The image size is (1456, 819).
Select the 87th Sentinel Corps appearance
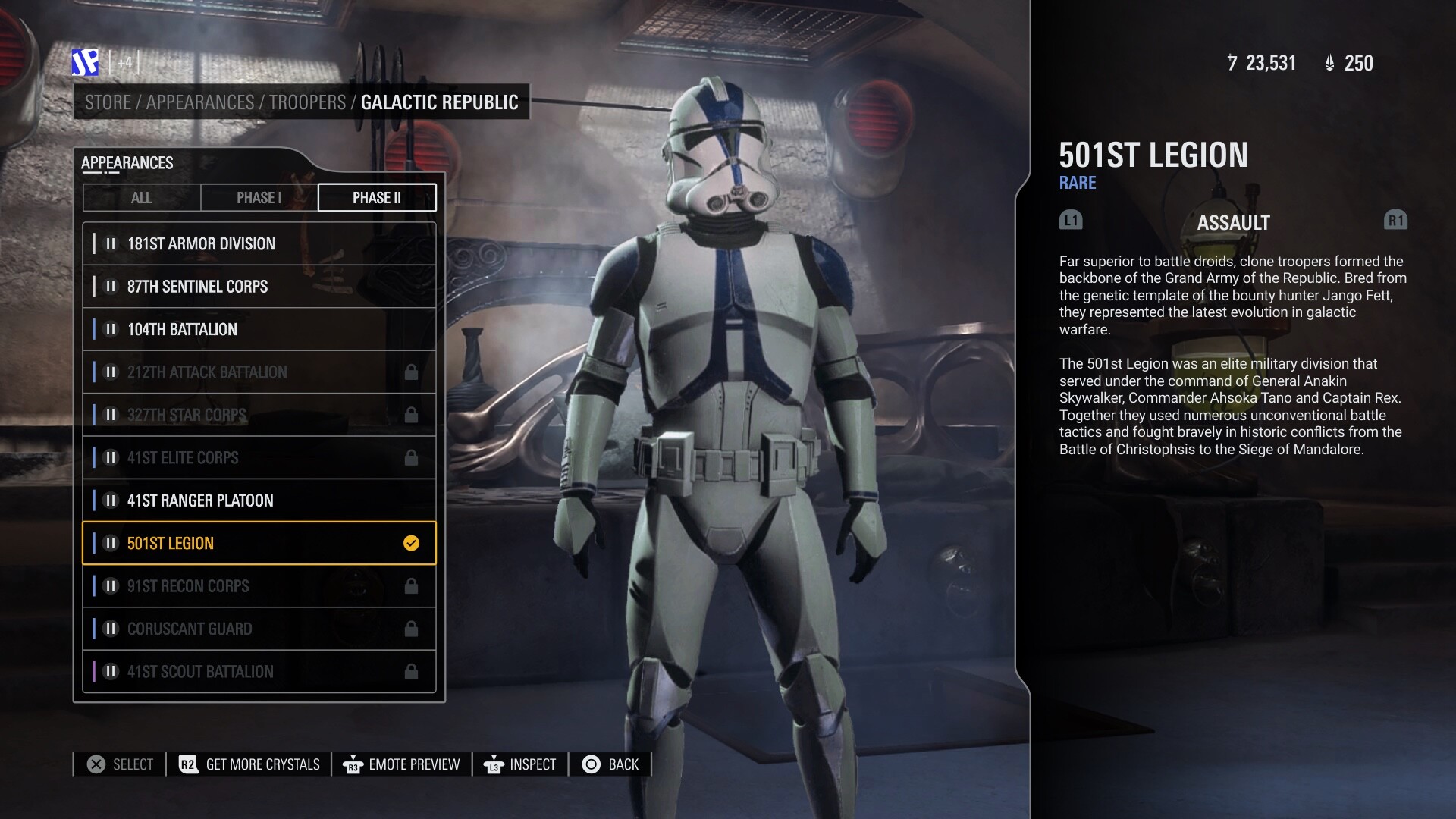pos(259,287)
